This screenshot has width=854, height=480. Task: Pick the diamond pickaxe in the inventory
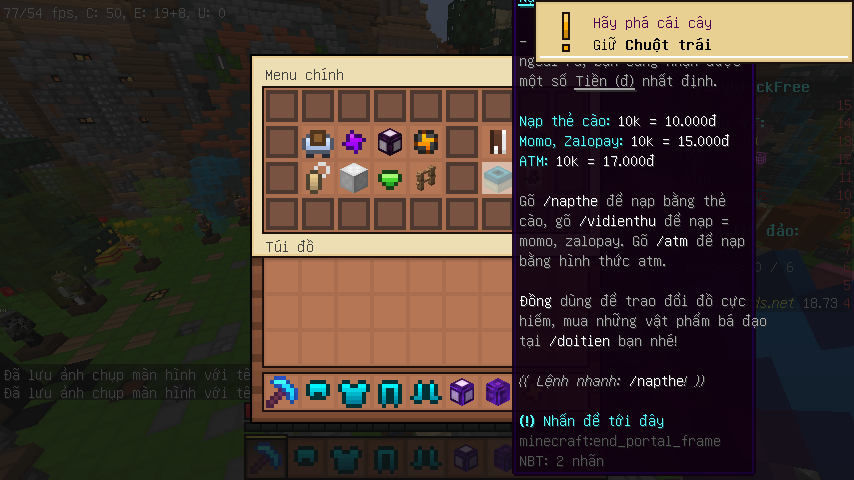(x=282, y=391)
